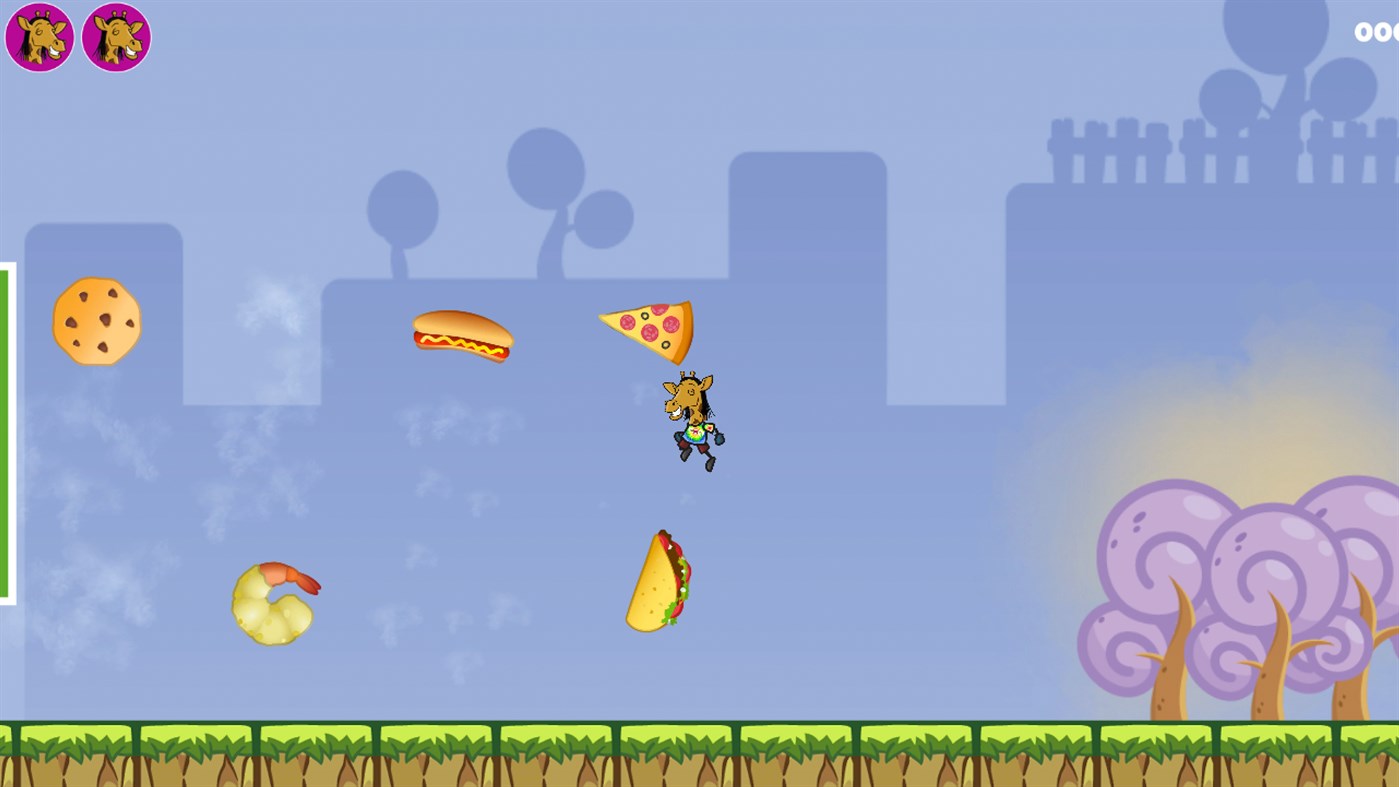Image resolution: width=1399 pixels, height=787 pixels.
Task: Click the fence silhouette in the background
Action: point(1130,150)
